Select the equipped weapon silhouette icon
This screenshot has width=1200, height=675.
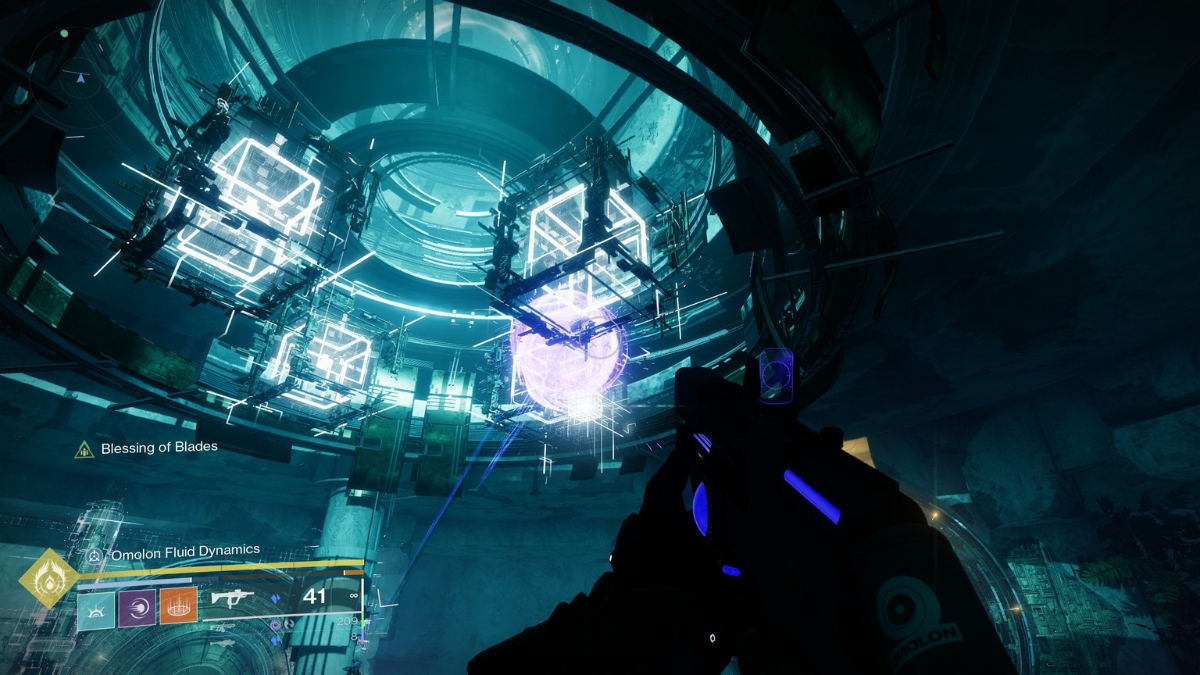232,599
